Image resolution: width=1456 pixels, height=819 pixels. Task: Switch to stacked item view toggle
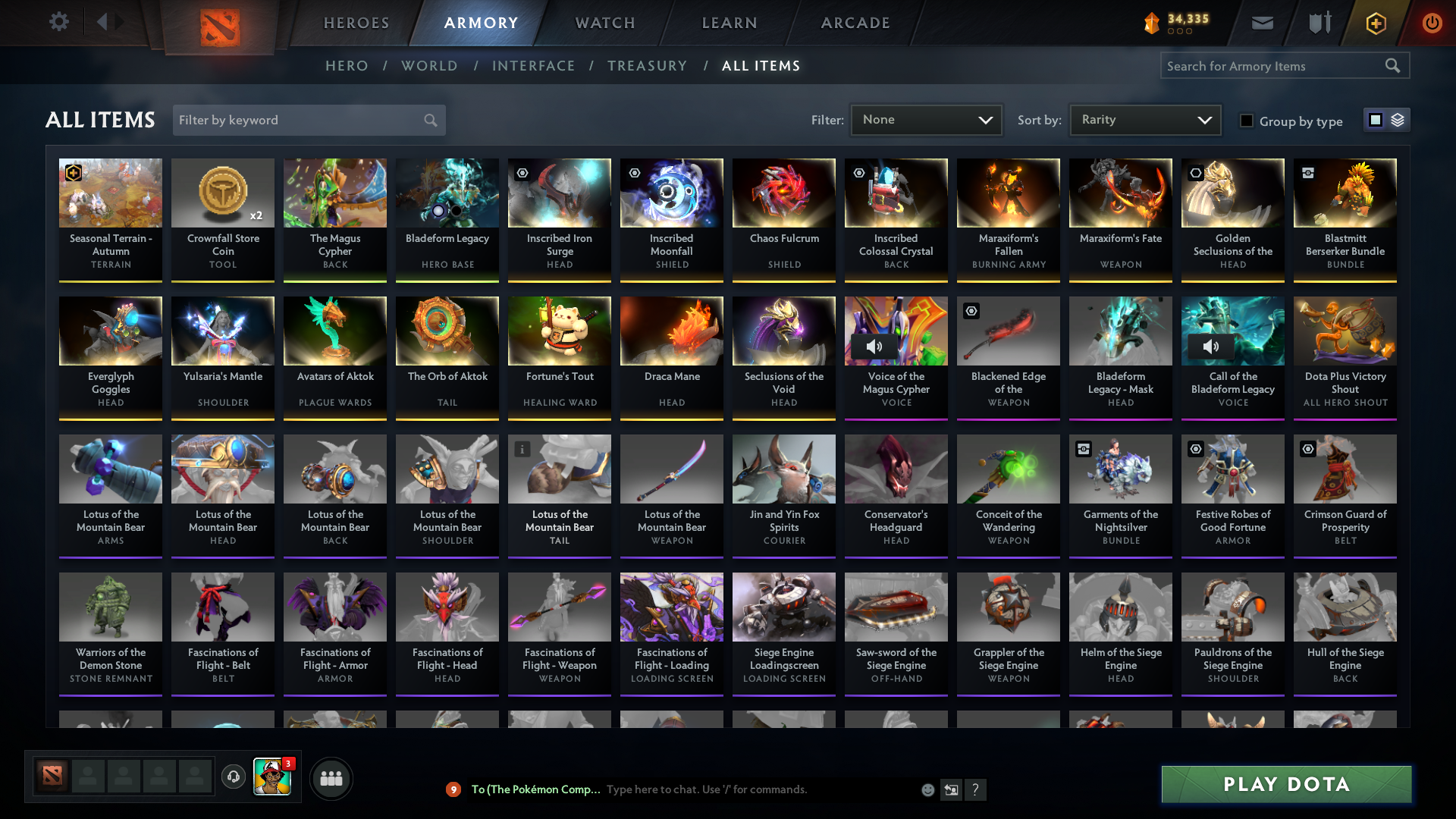(x=1398, y=120)
